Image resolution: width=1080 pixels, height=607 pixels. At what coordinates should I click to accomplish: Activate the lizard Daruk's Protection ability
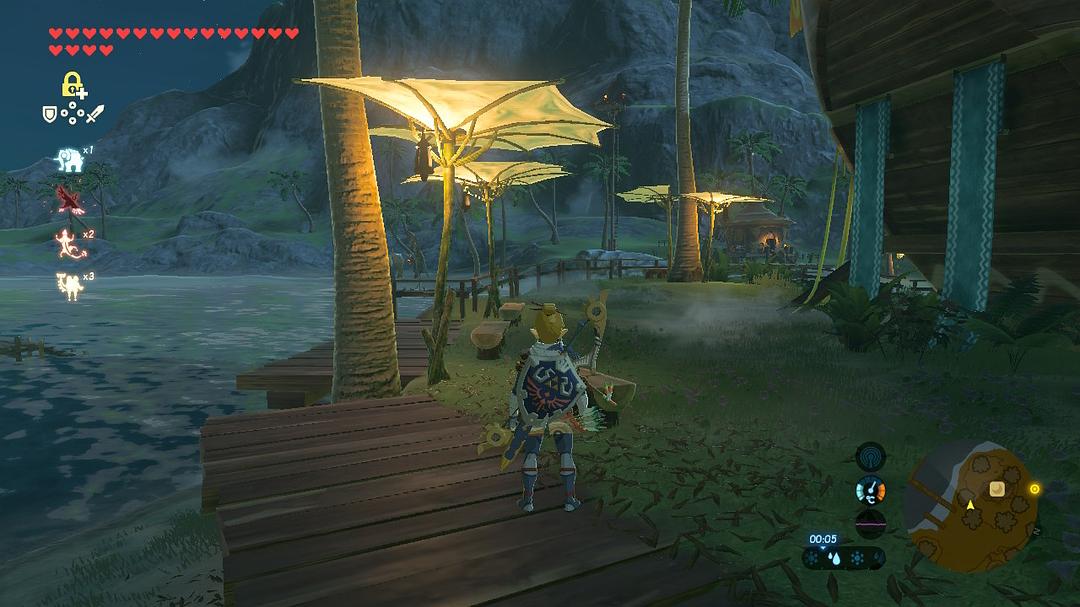coord(68,242)
